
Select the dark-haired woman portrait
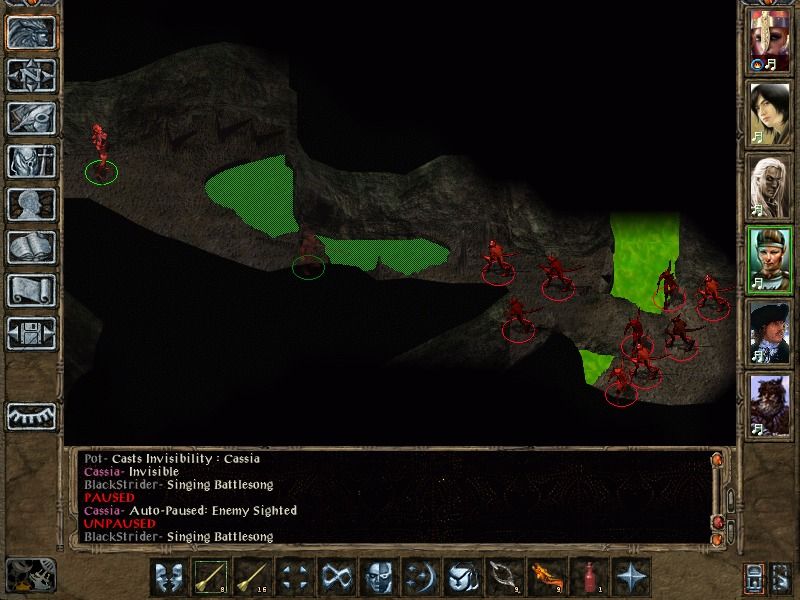pos(769,113)
